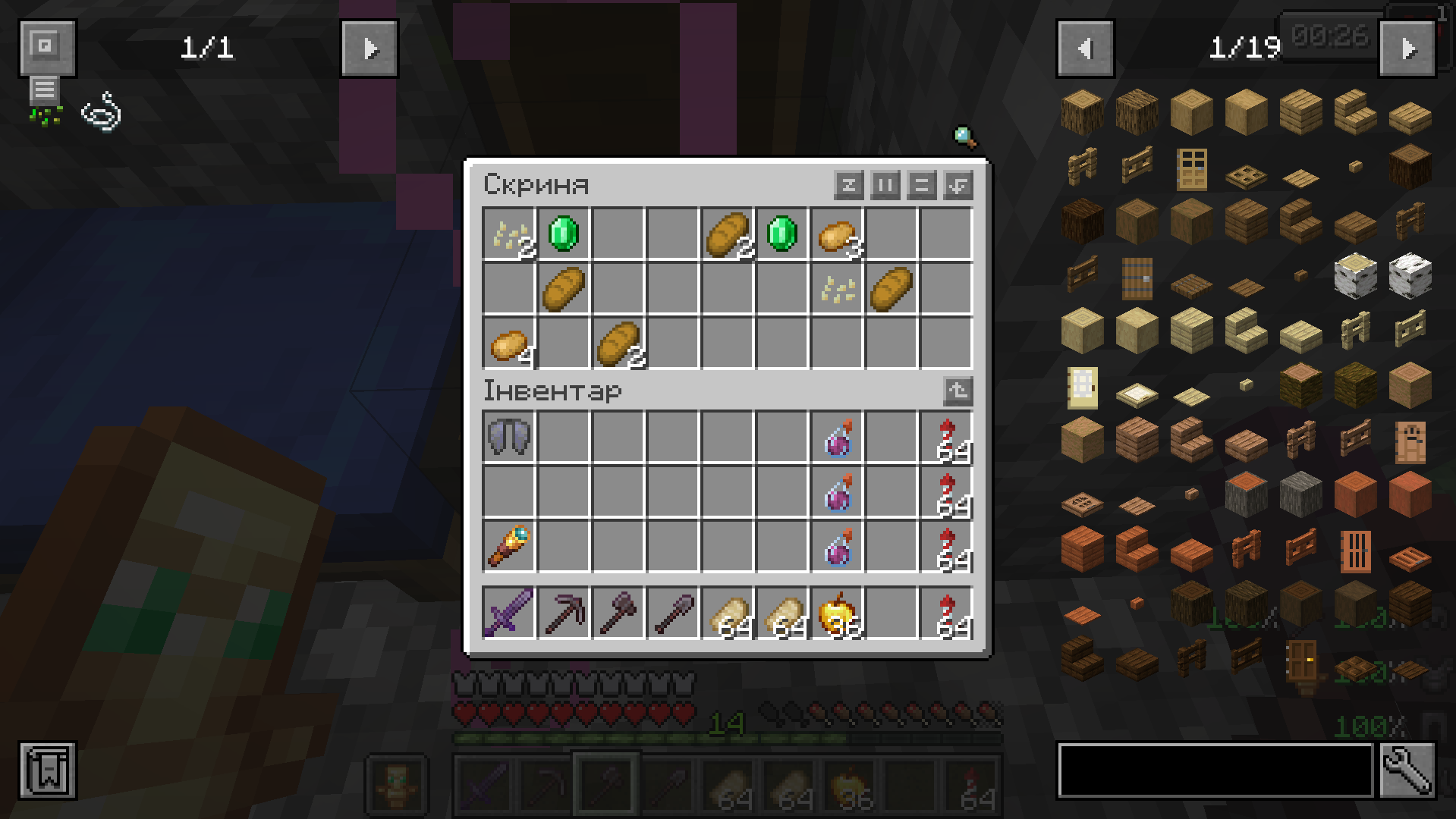Go back a page in the item list
This screenshot has height=819, width=1456.
point(1085,47)
